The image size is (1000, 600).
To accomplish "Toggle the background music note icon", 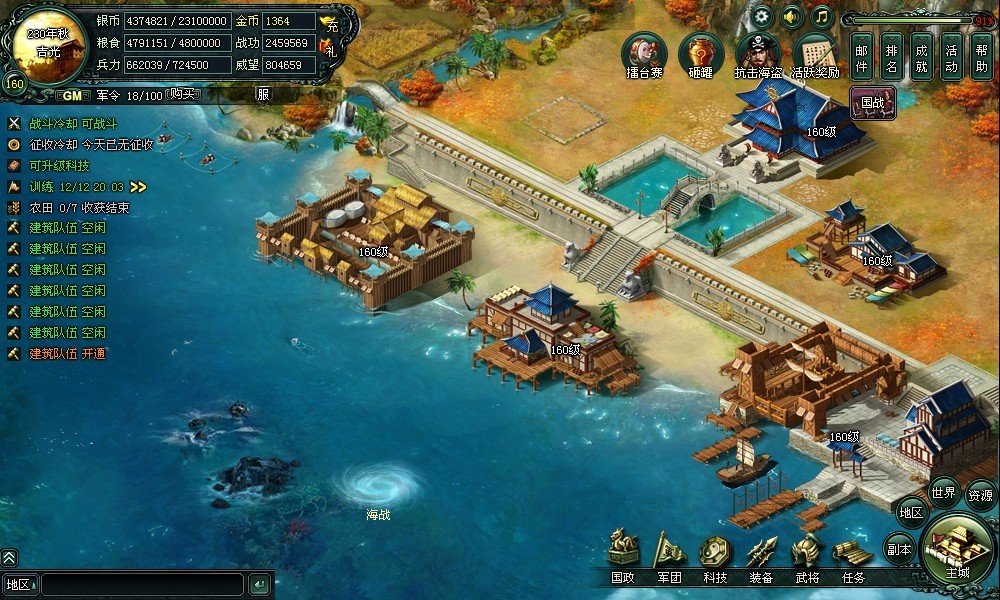I will point(822,16).
